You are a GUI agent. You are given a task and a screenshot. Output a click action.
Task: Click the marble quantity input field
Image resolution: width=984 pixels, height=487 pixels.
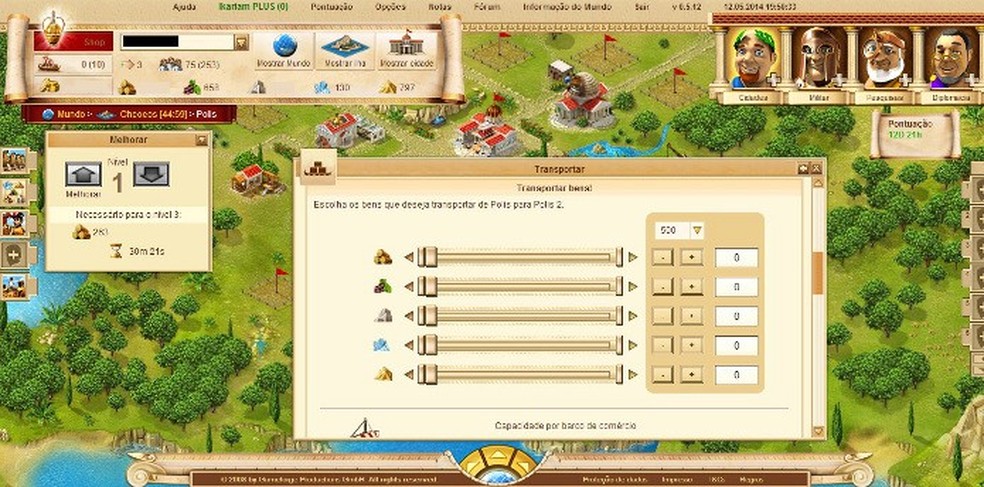point(735,317)
